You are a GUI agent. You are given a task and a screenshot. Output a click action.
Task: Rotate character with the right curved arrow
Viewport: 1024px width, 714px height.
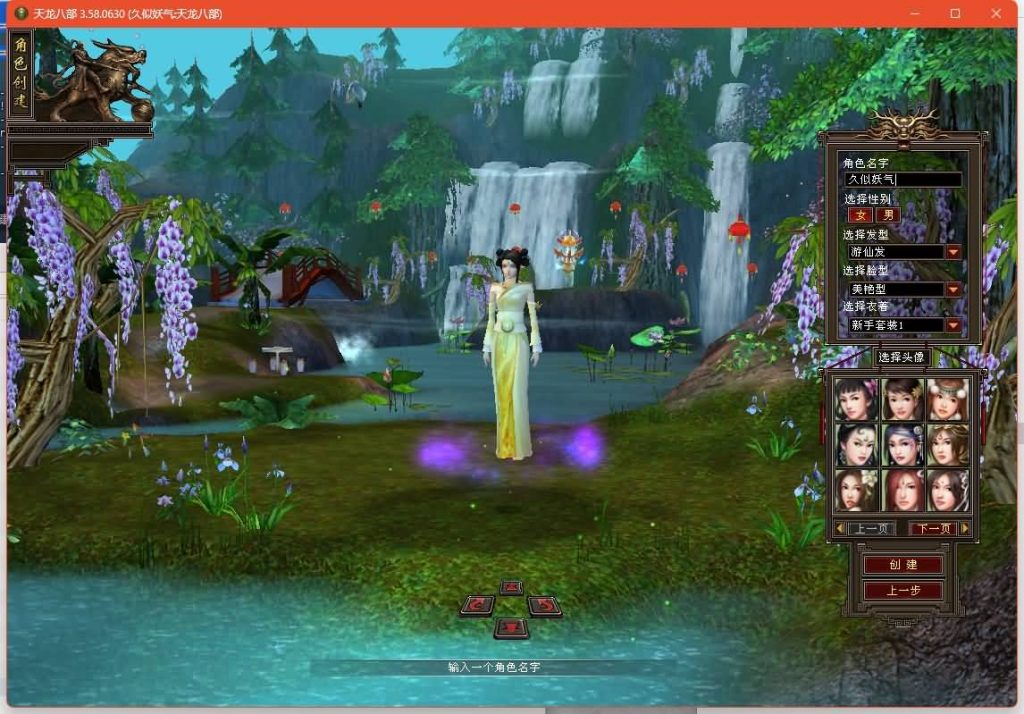point(543,605)
